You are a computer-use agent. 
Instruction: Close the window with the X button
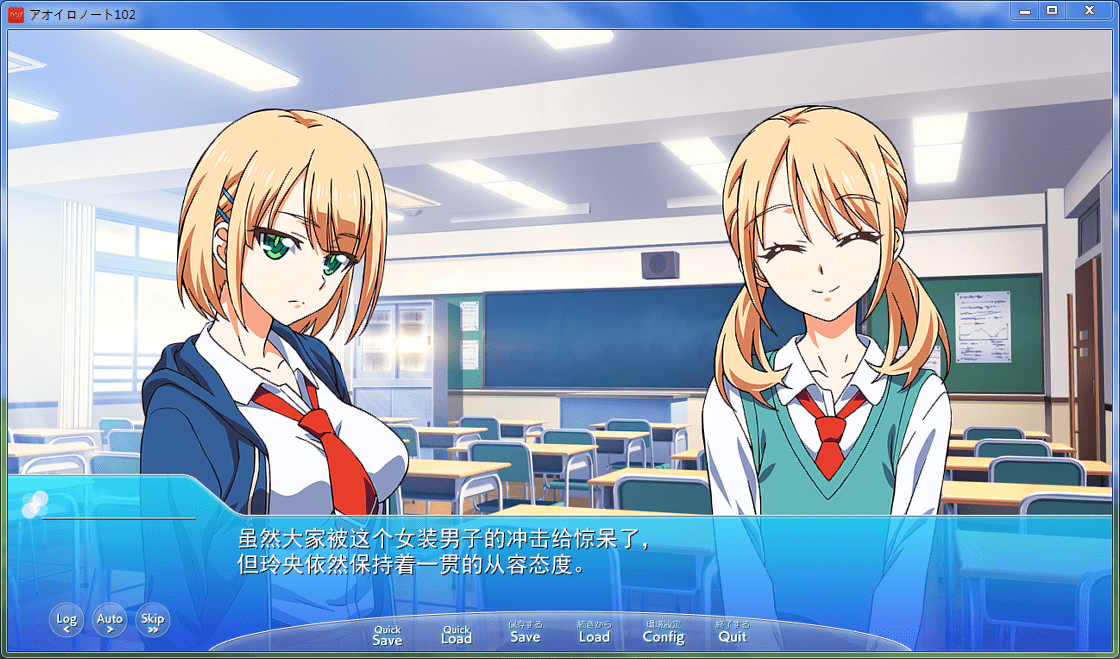point(1087,10)
